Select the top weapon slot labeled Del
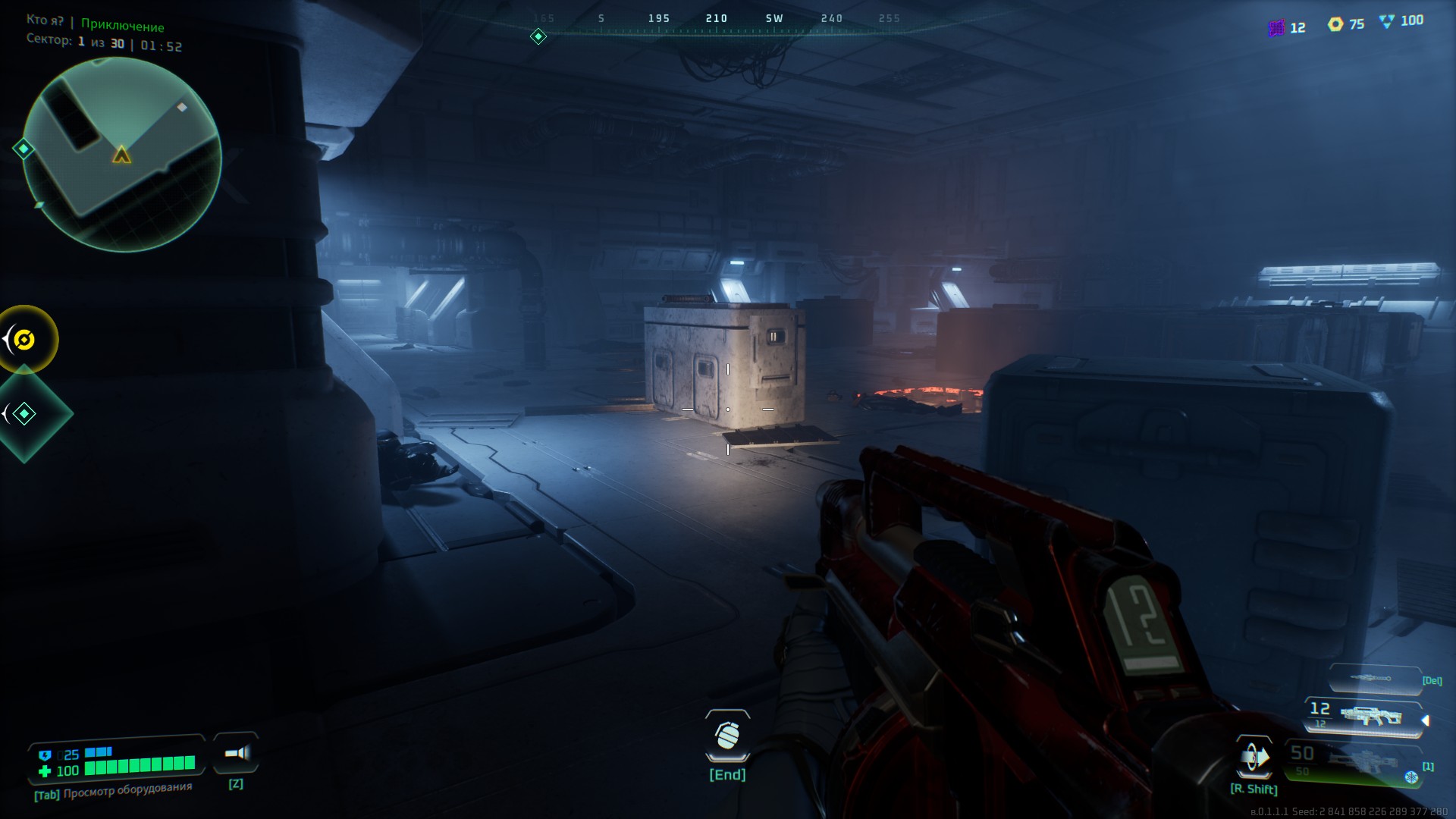Image resolution: width=1456 pixels, height=819 pixels. click(1374, 679)
